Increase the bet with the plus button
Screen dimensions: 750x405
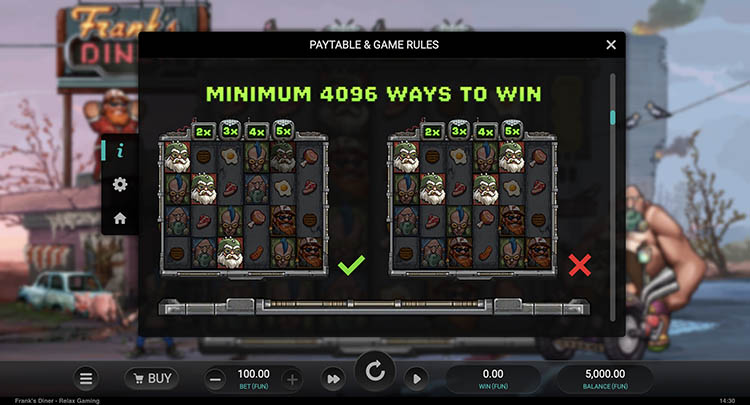292,378
